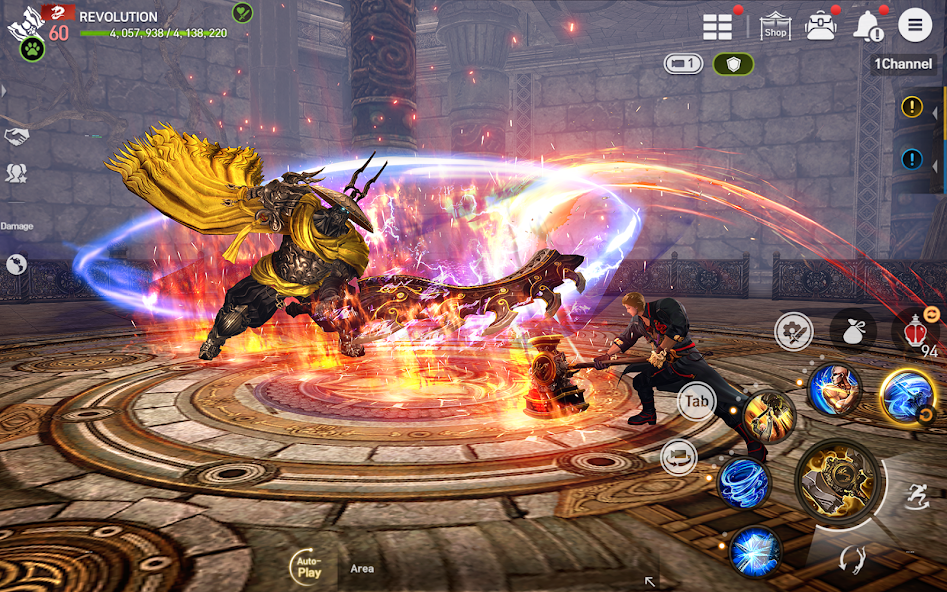This screenshot has height=592, width=947.
Task: View the notification bell alerts
Action: (866, 27)
